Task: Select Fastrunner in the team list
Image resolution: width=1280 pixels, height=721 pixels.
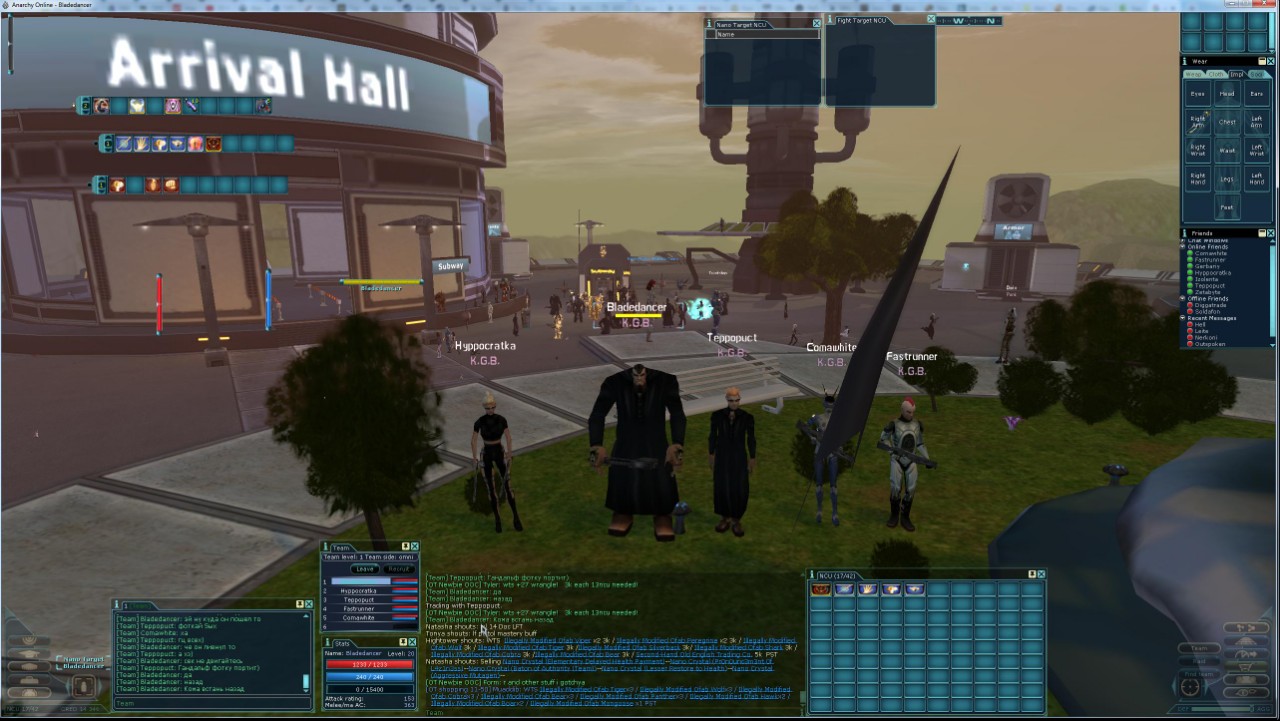Action: coord(358,609)
